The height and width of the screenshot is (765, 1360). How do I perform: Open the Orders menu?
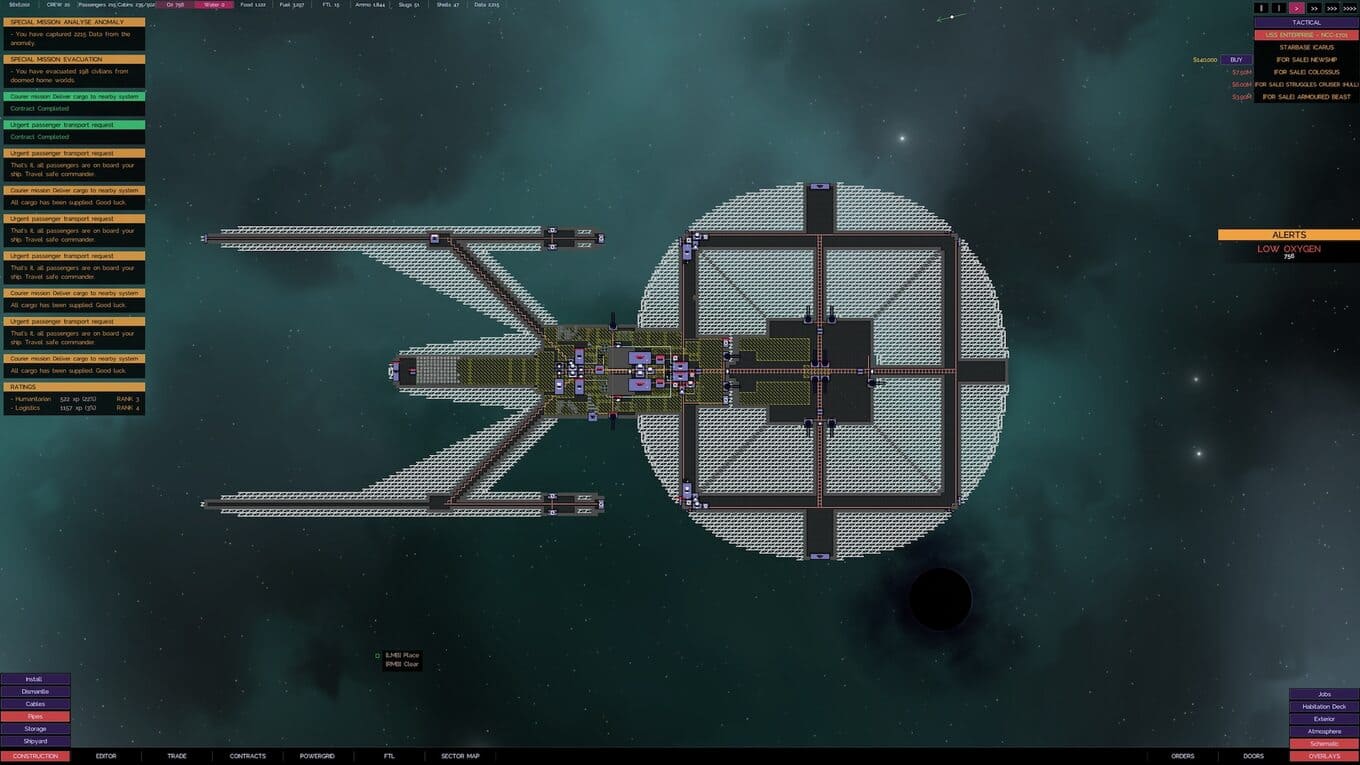click(1183, 756)
